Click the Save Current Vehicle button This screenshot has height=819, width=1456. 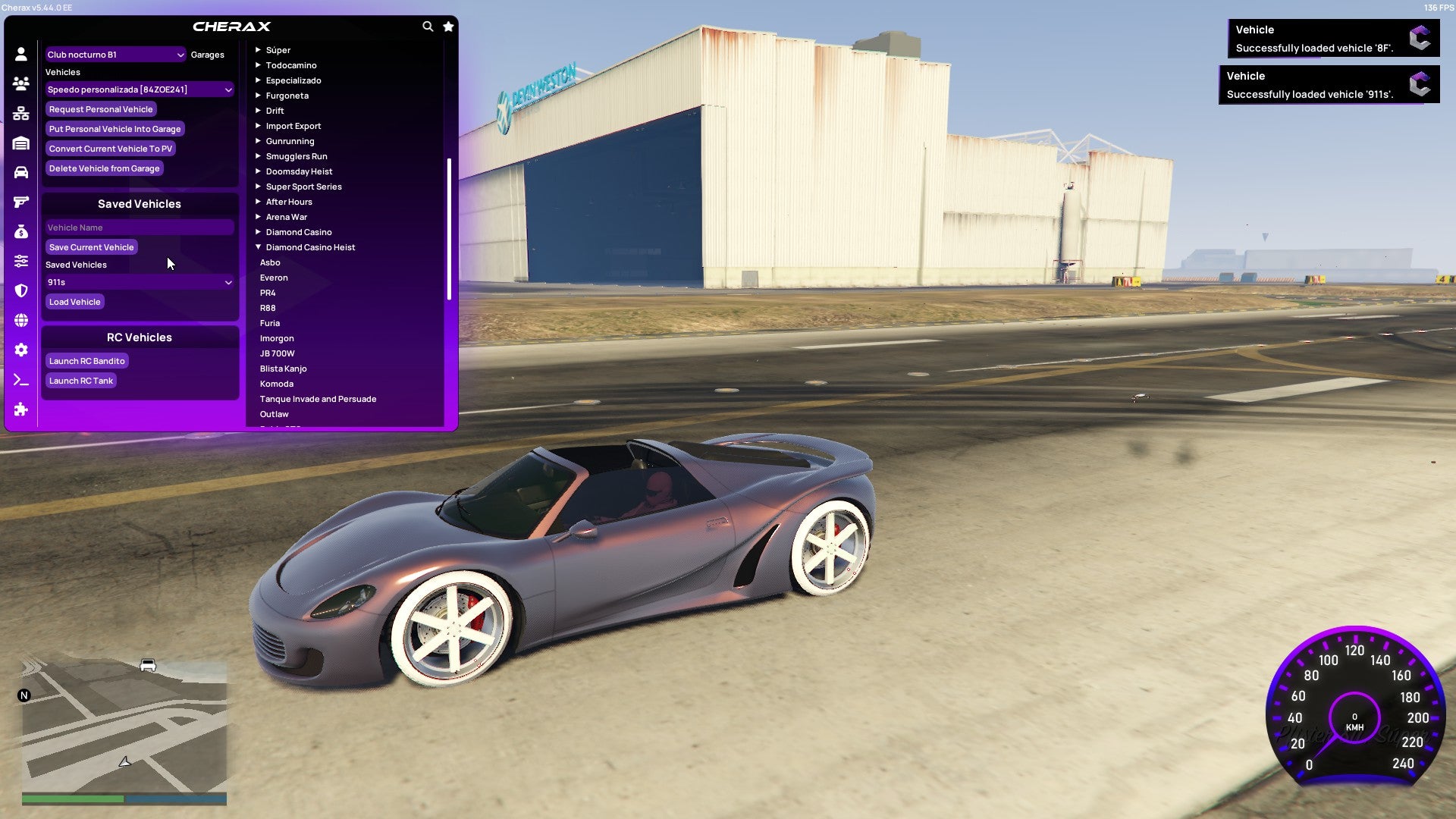tap(91, 246)
